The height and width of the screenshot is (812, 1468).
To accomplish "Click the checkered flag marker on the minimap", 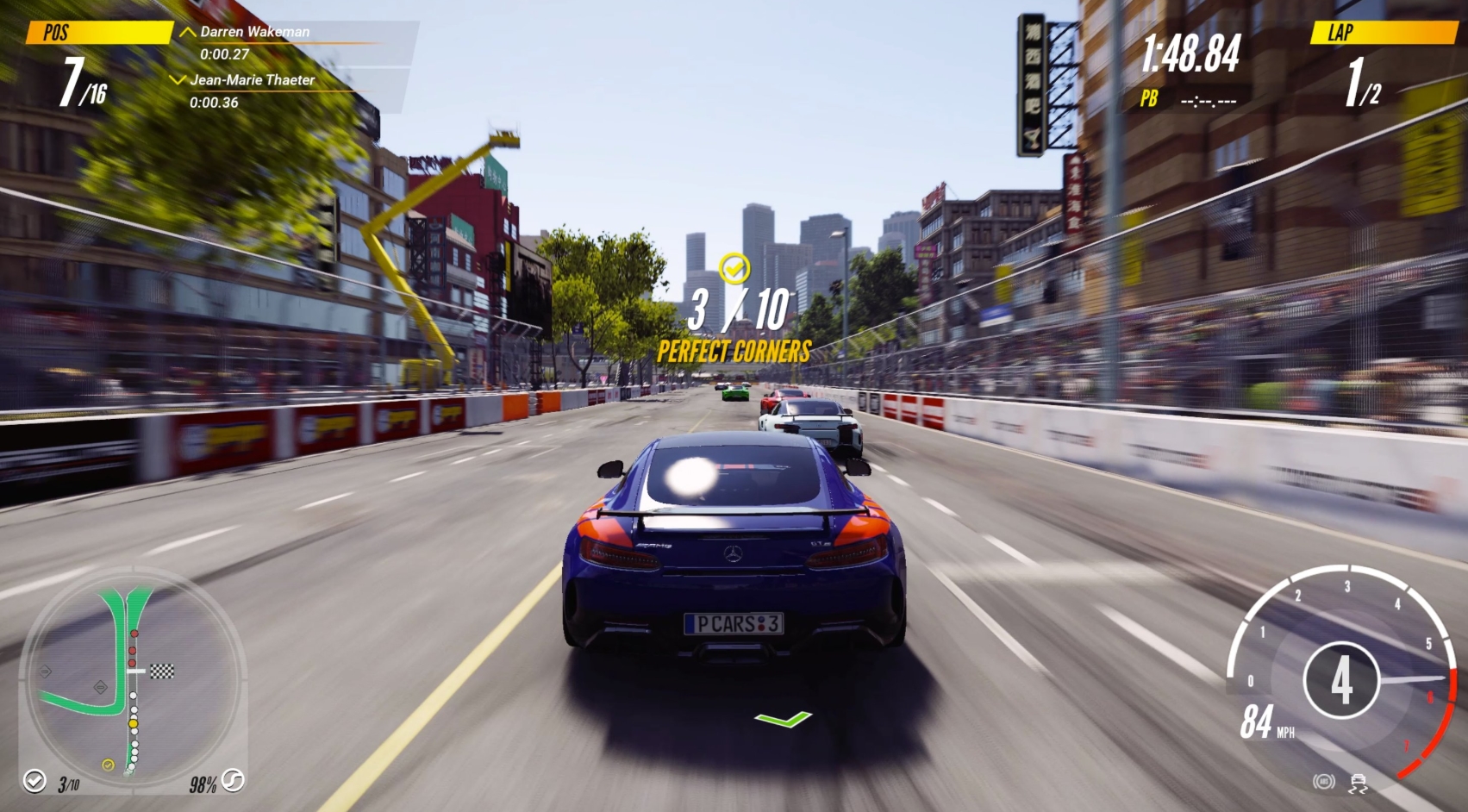I will pyautogui.click(x=161, y=671).
